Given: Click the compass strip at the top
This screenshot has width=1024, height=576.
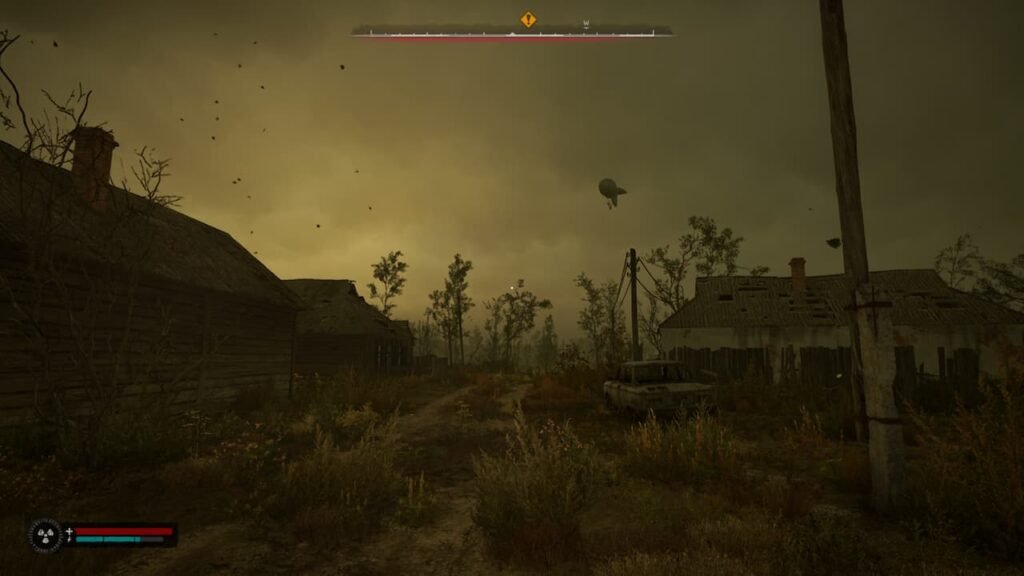Looking at the screenshot, I should pyautogui.click(x=512, y=32).
